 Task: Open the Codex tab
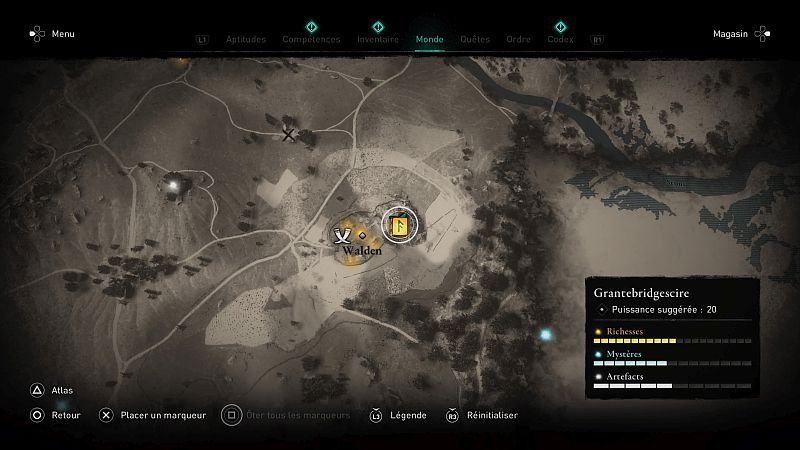point(560,40)
